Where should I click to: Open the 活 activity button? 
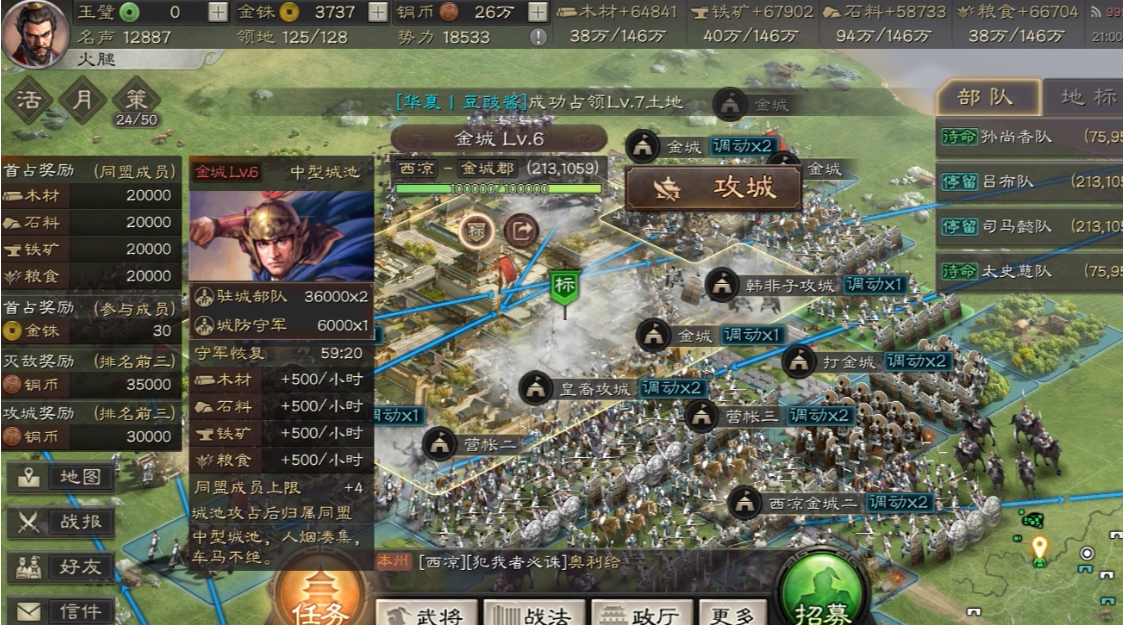click(x=30, y=100)
